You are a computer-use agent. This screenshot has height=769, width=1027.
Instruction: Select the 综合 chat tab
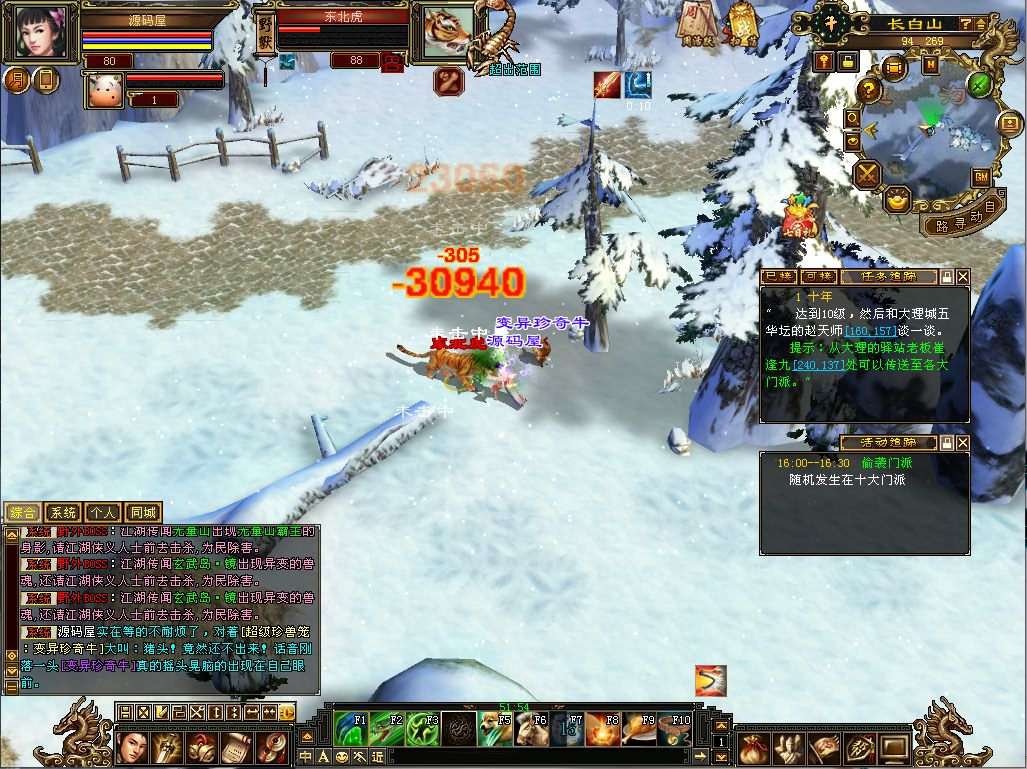pos(22,513)
